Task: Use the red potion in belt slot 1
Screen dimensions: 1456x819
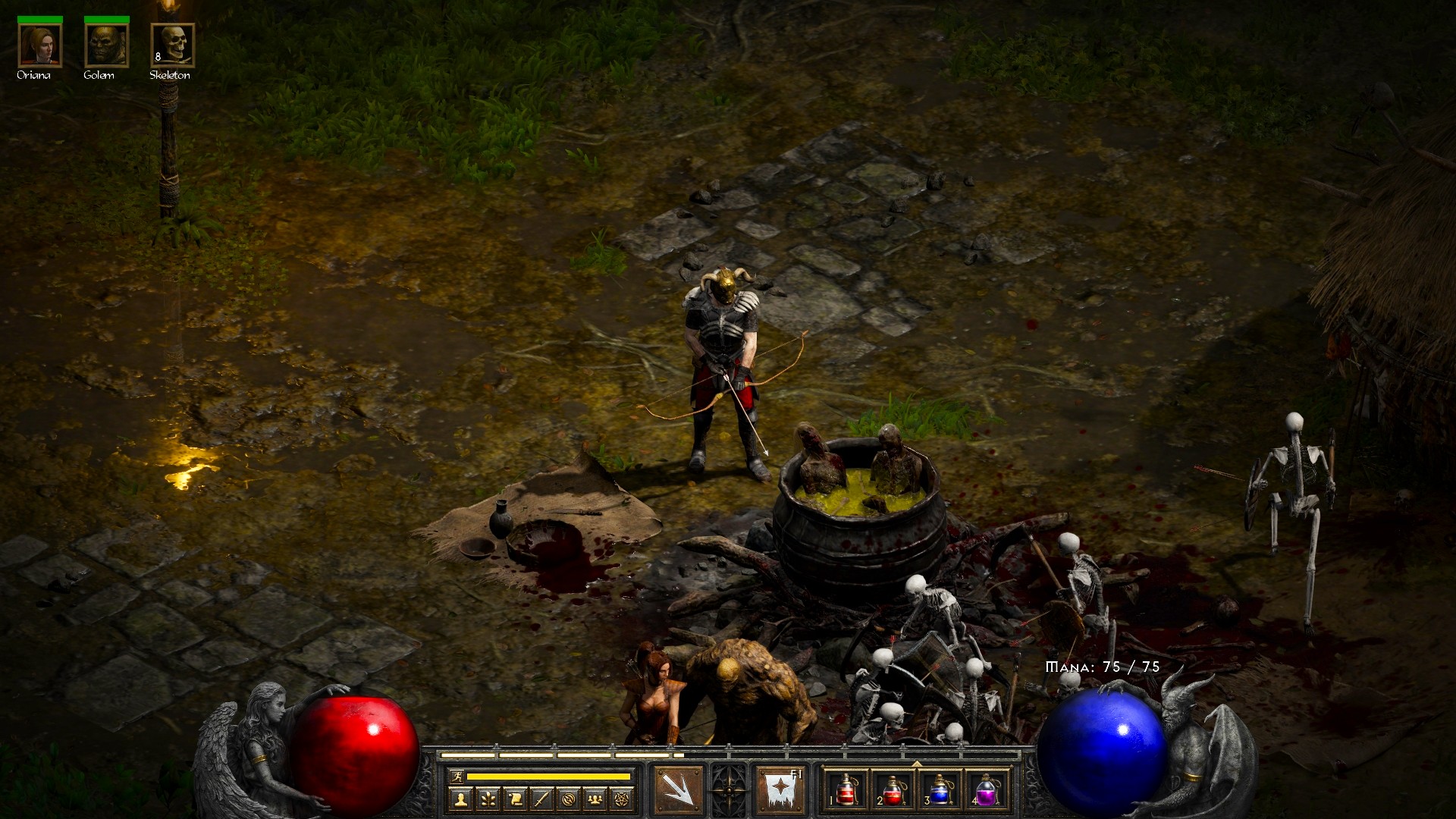Action: pos(846,790)
